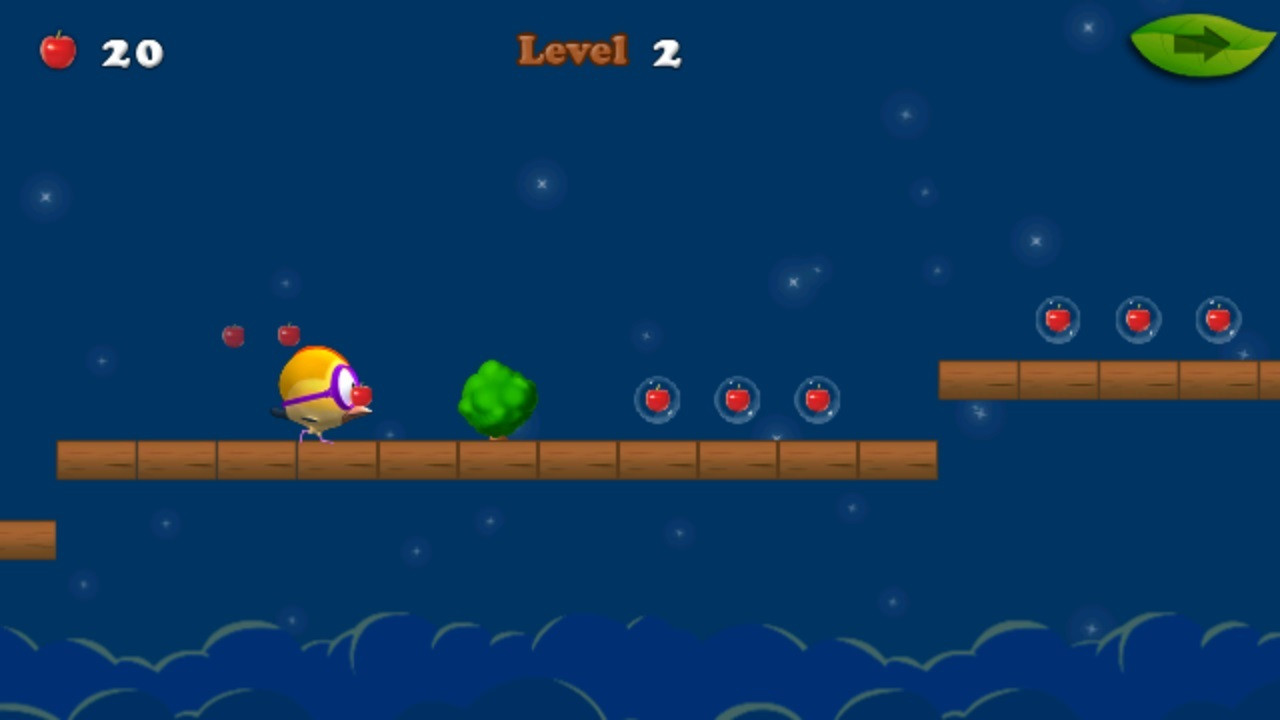Select the Level 2 title text
Viewport: 1280px width, 720px height.
coord(598,50)
